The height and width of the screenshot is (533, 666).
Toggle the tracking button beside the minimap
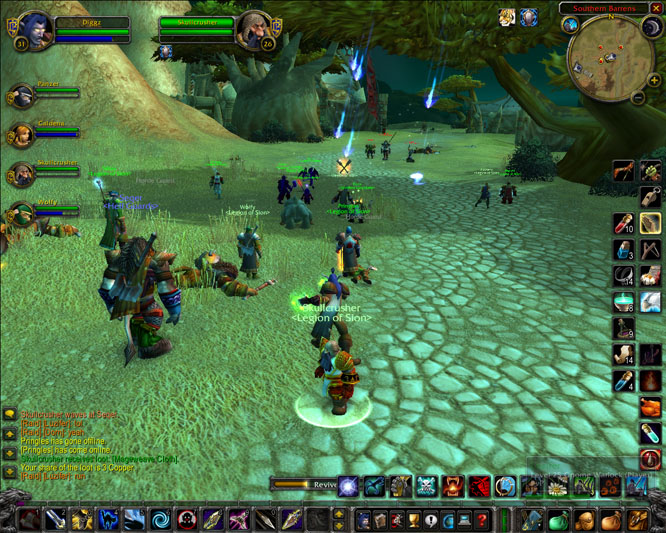click(x=572, y=26)
